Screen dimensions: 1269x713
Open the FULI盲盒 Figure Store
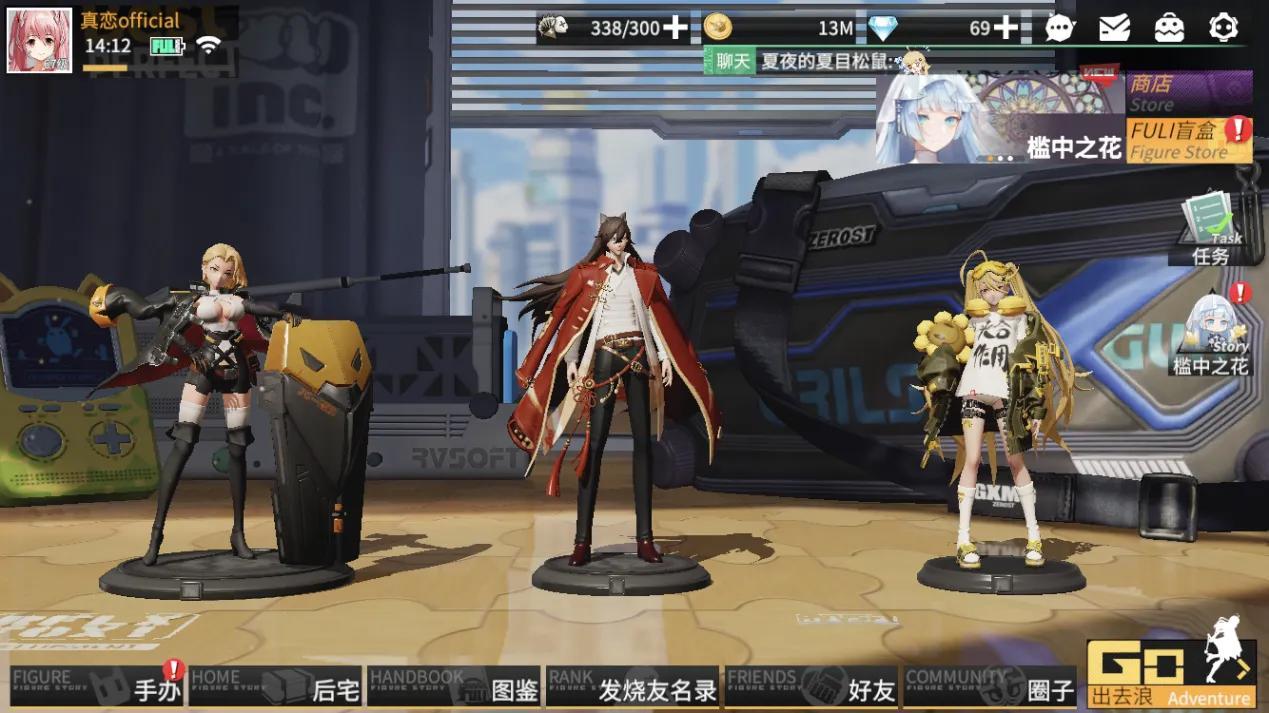click(1189, 140)
